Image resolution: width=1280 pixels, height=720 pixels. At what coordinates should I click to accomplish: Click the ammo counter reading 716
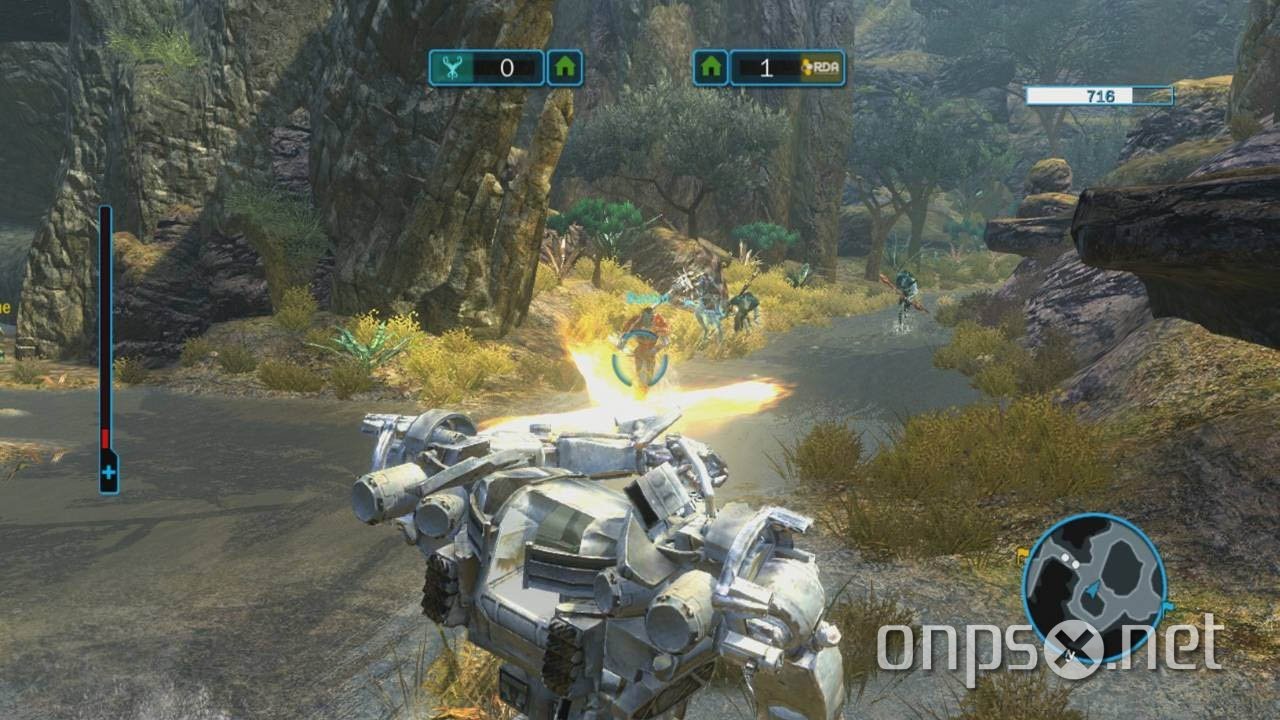pyautogui.click(x=1100, y=95)
